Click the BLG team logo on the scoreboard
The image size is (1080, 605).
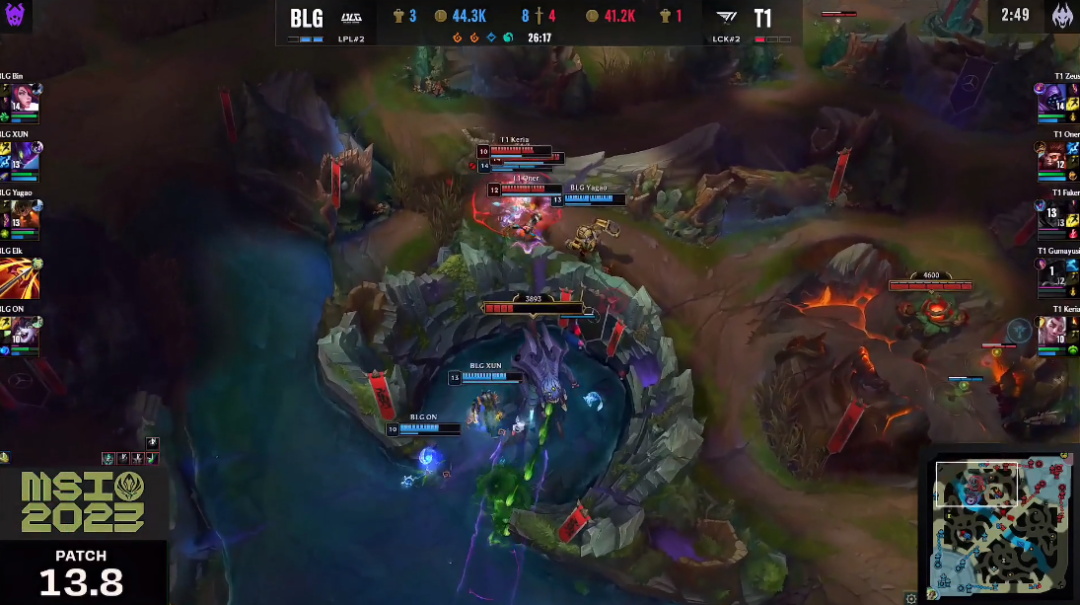pyautogui.click(x=352, y=17)
